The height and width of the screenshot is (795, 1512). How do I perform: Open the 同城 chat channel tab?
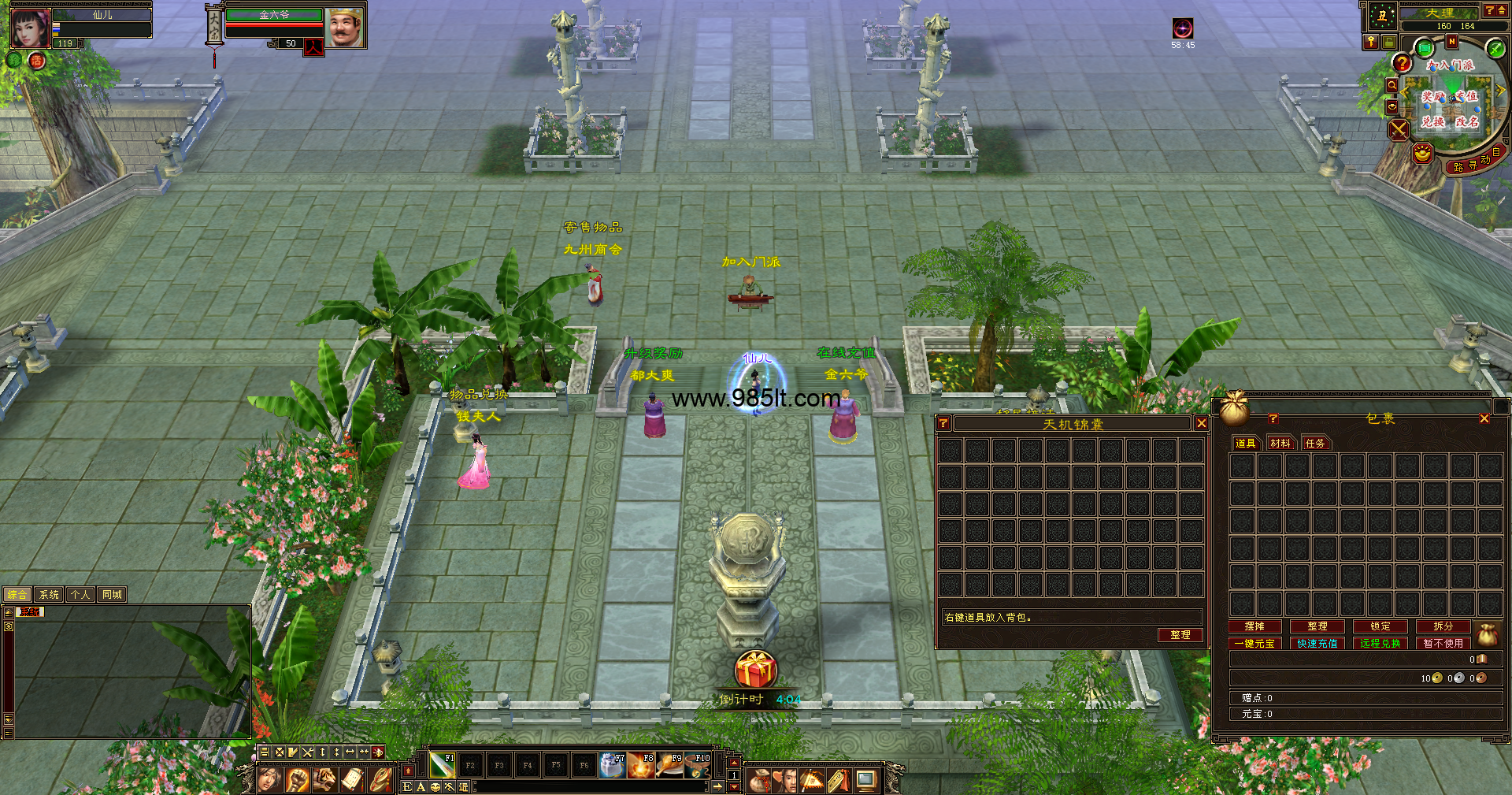pyautogui.click(x=112, y=595)
